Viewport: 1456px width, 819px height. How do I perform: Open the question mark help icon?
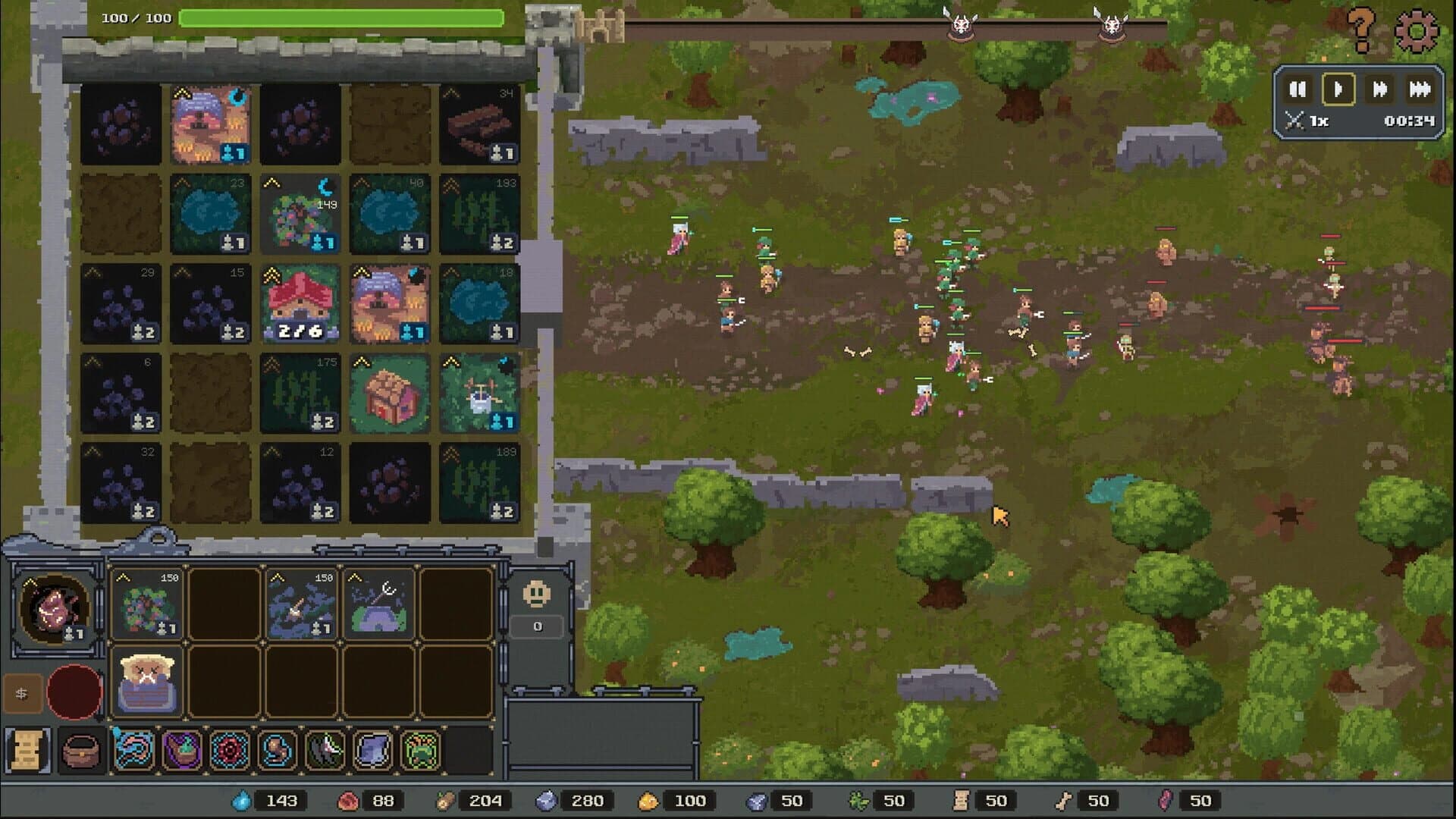[x=1363, y=29]
